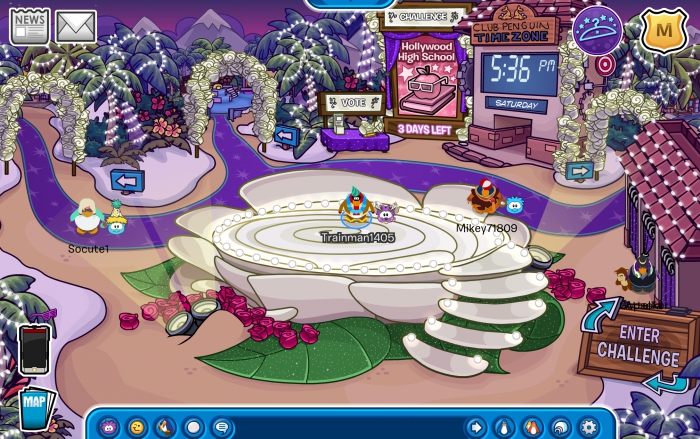Open the purple puffle menu
The height and width of the screenshot is (439, 700).
107,427
